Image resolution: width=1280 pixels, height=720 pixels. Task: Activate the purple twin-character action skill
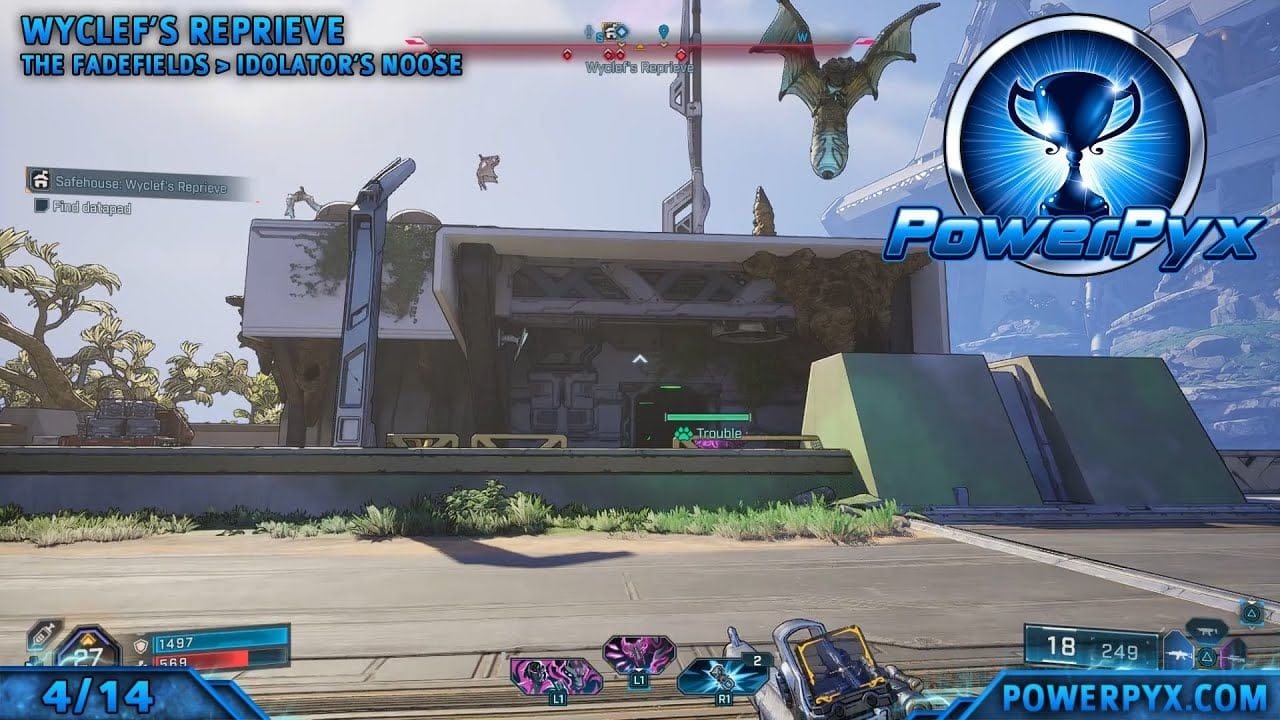pos(556,675)
